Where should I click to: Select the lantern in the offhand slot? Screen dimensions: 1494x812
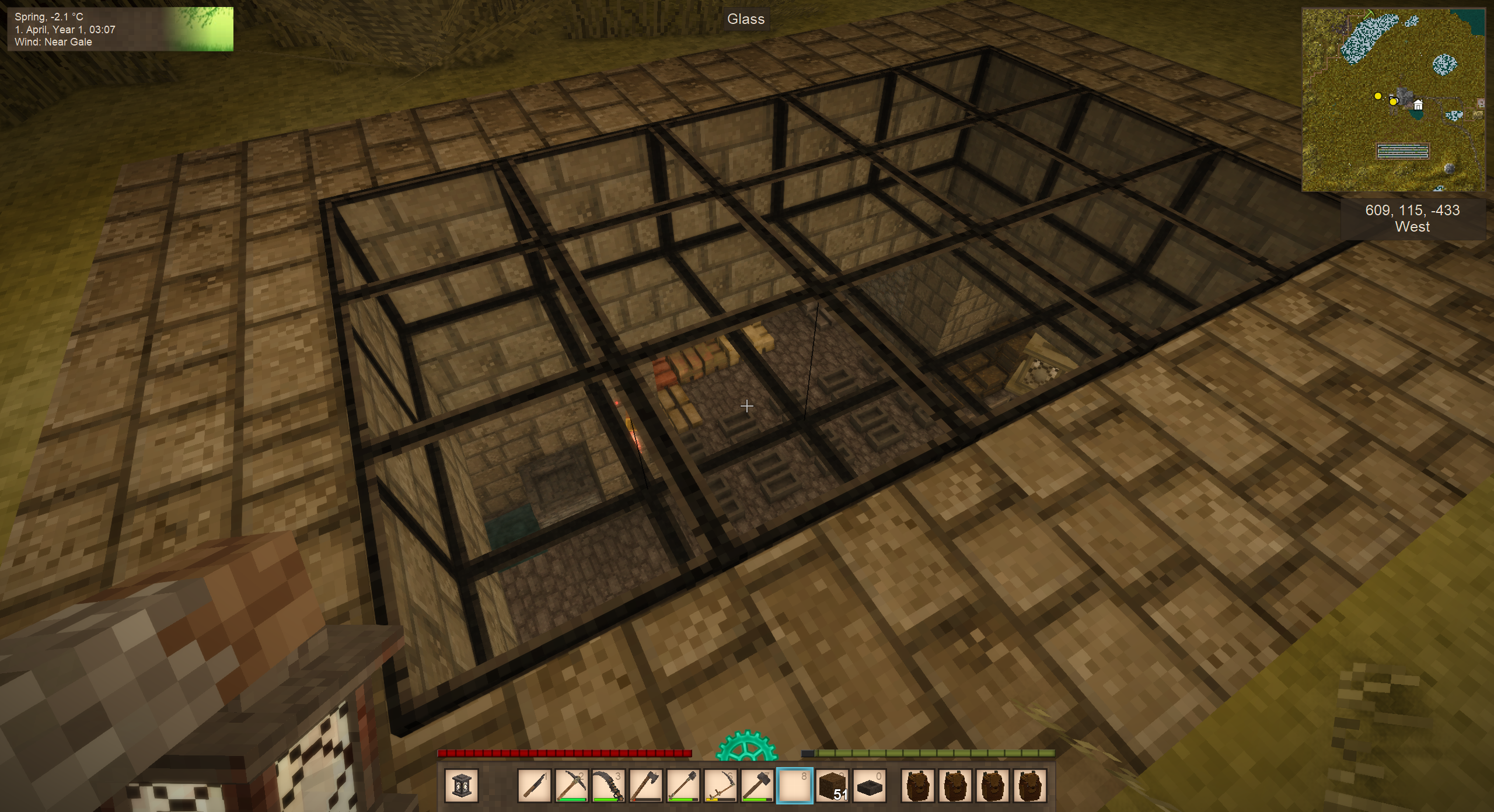point(462,786)
